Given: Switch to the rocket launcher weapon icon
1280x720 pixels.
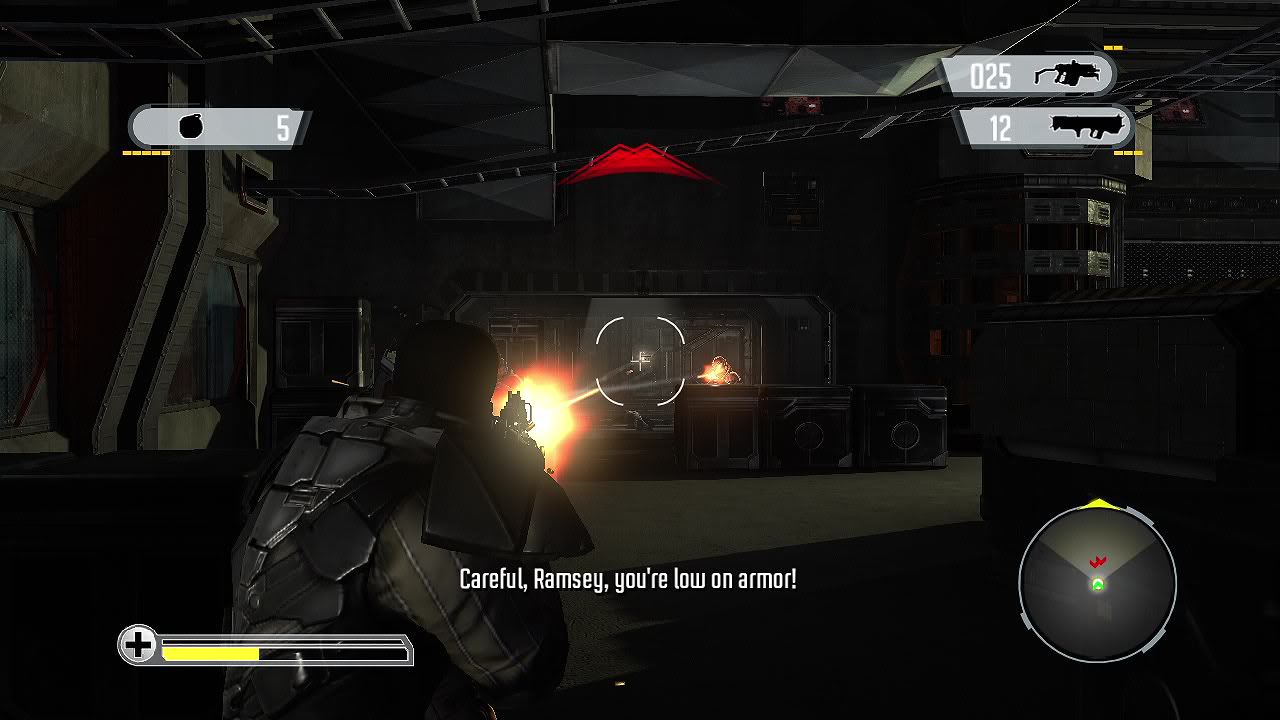Looking at the screenshot, I should [1088, 128].
